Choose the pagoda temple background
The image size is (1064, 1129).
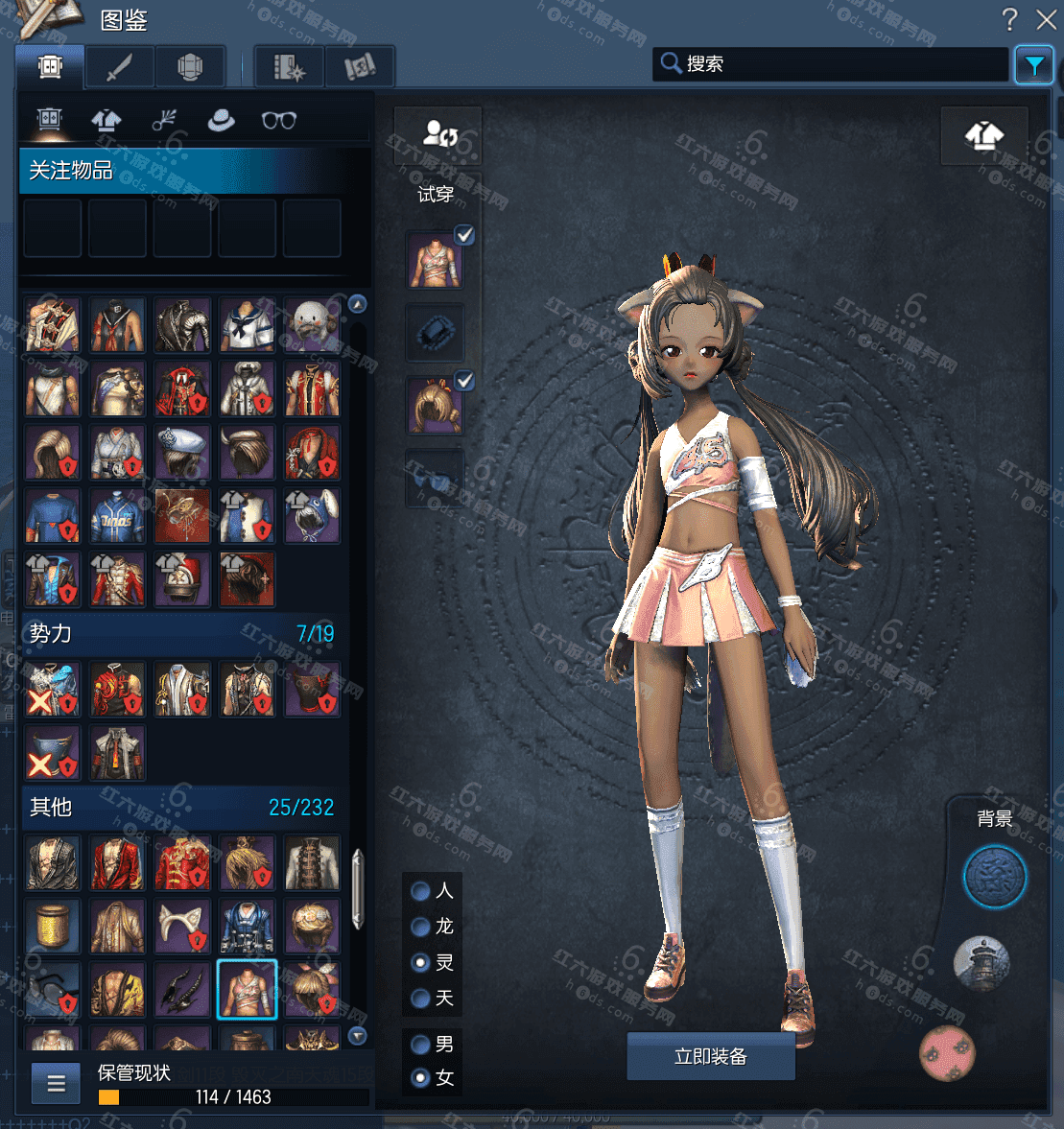tap(981, 963)
